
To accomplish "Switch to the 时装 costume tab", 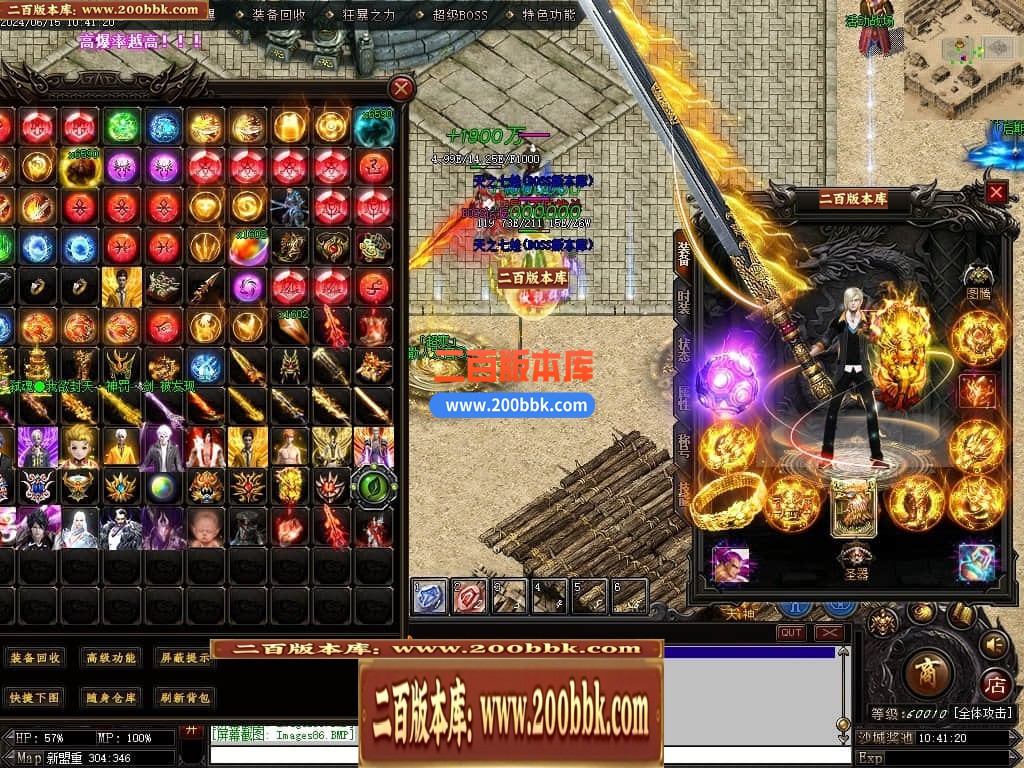I will click(x=683, y=302).
